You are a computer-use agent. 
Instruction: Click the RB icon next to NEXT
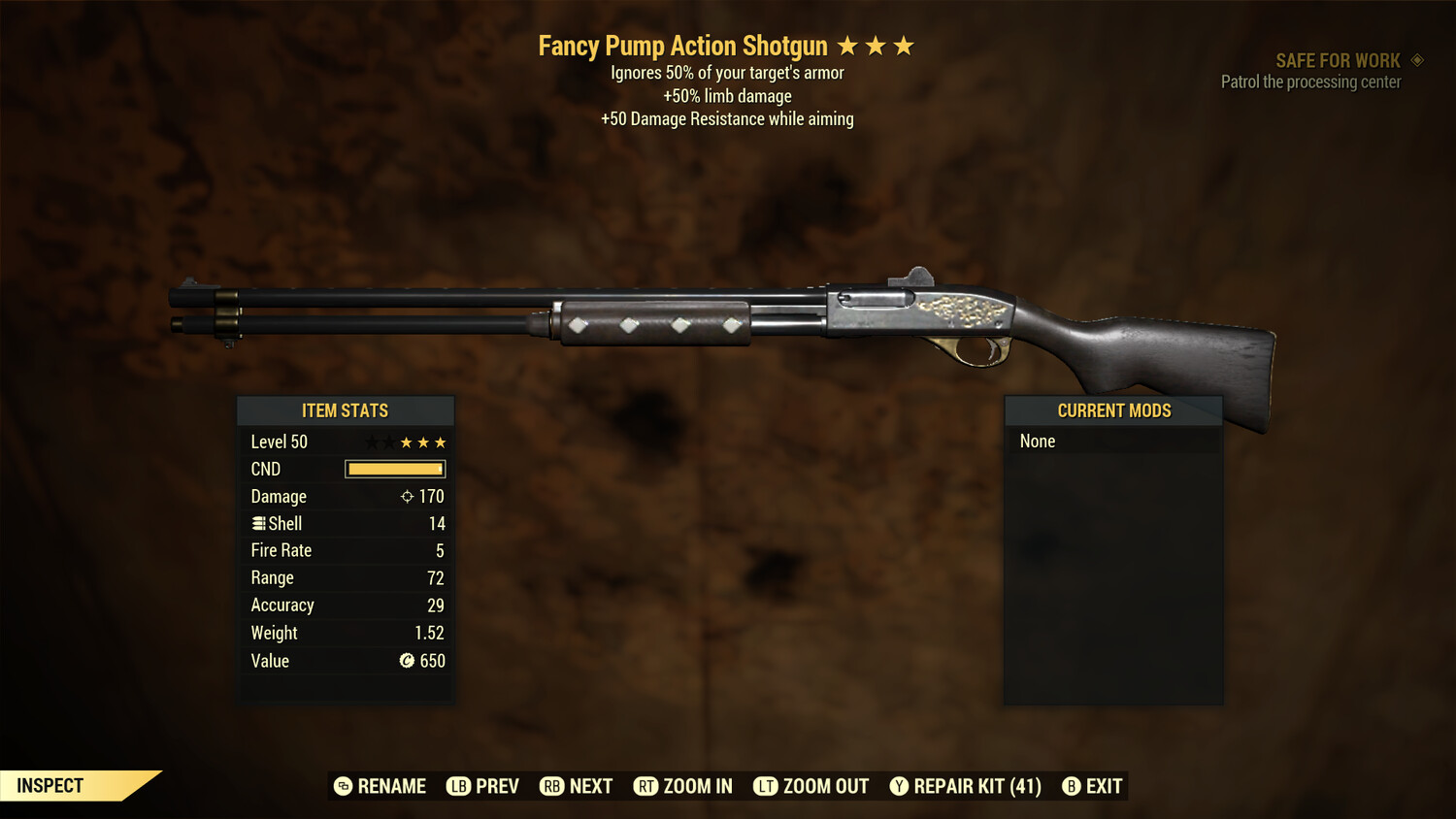coord(552,786)
